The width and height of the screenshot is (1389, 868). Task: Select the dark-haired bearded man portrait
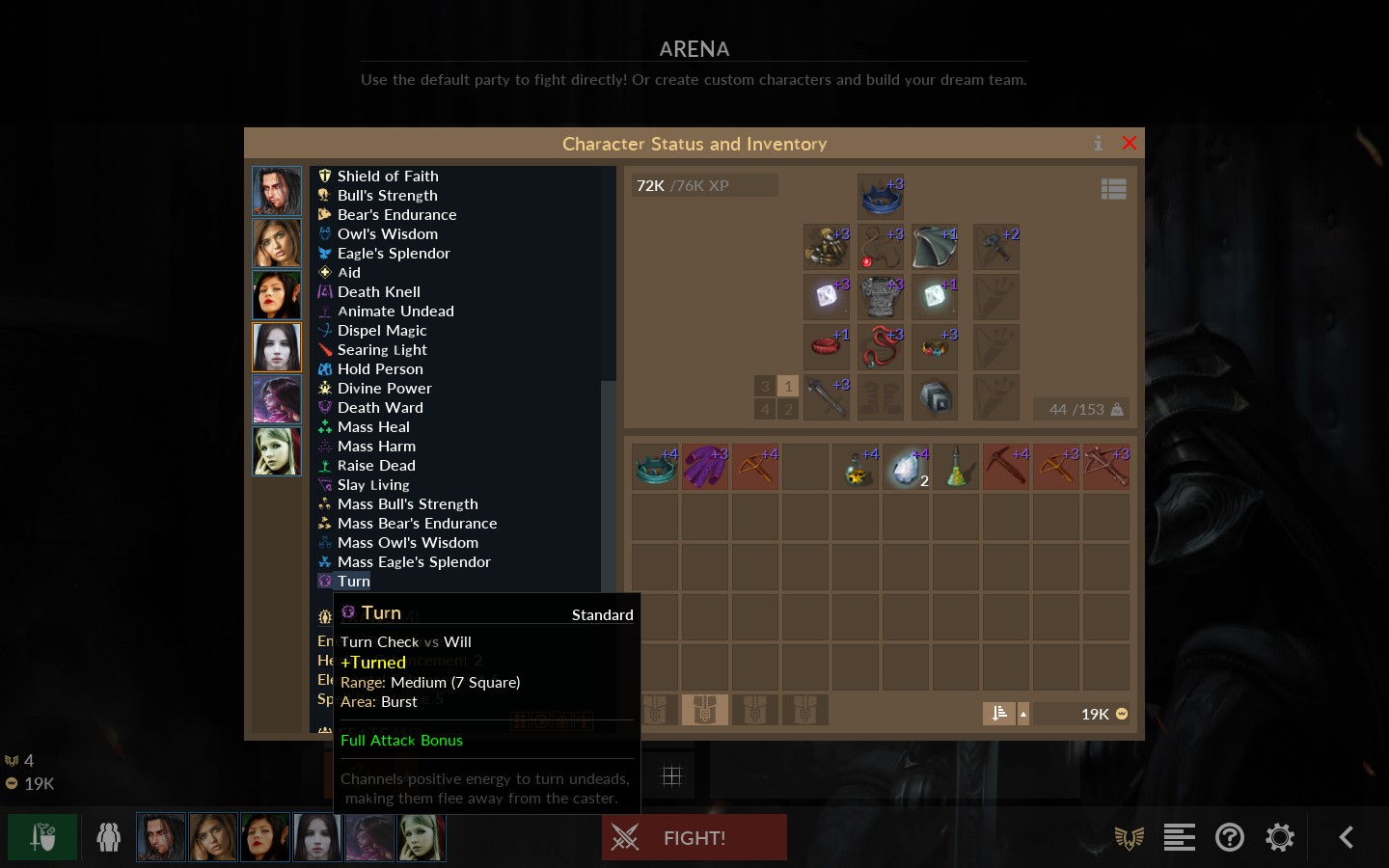pyautogui.click(x=277, y=191)
